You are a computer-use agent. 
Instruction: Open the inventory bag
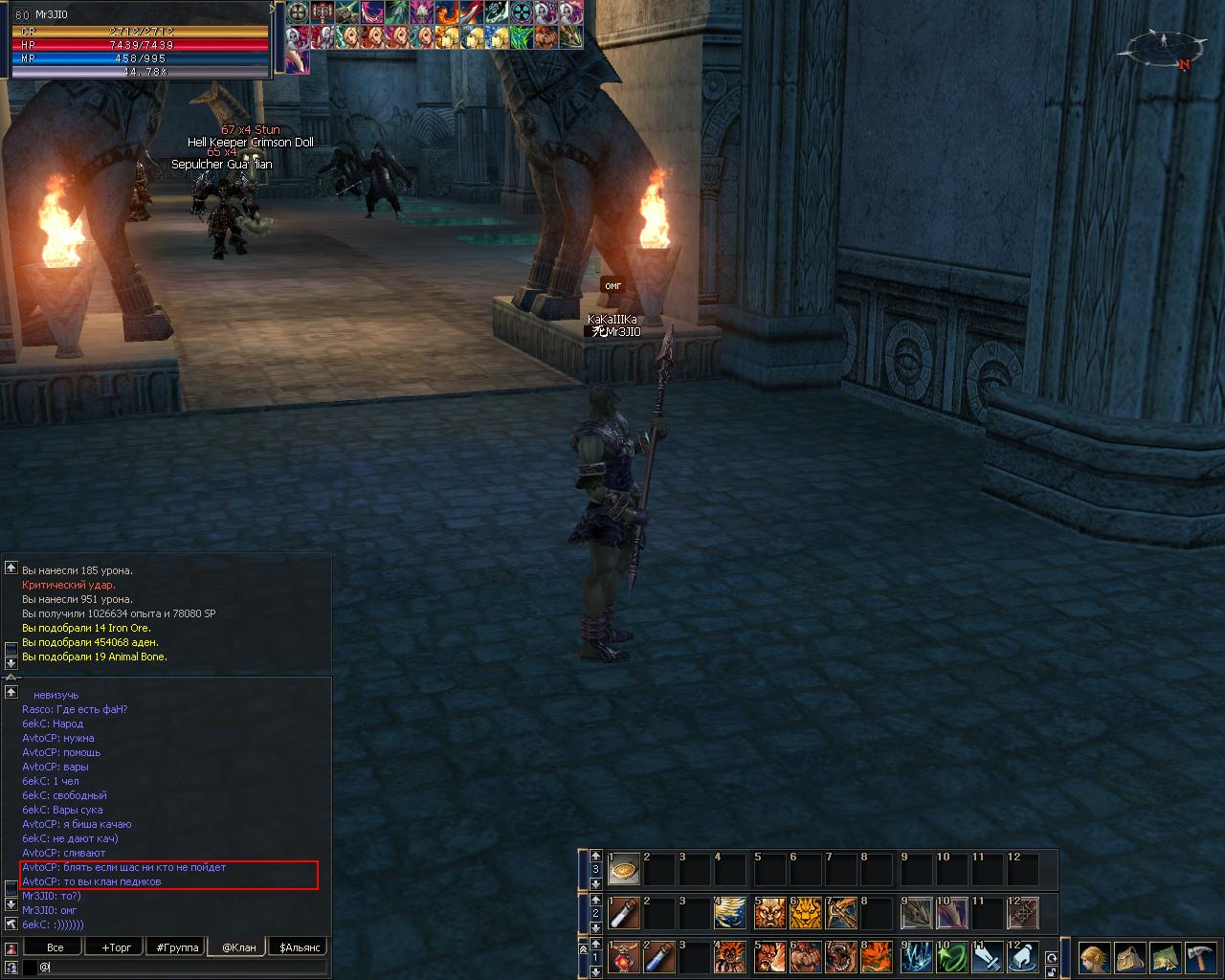(x=1130, y=958)
